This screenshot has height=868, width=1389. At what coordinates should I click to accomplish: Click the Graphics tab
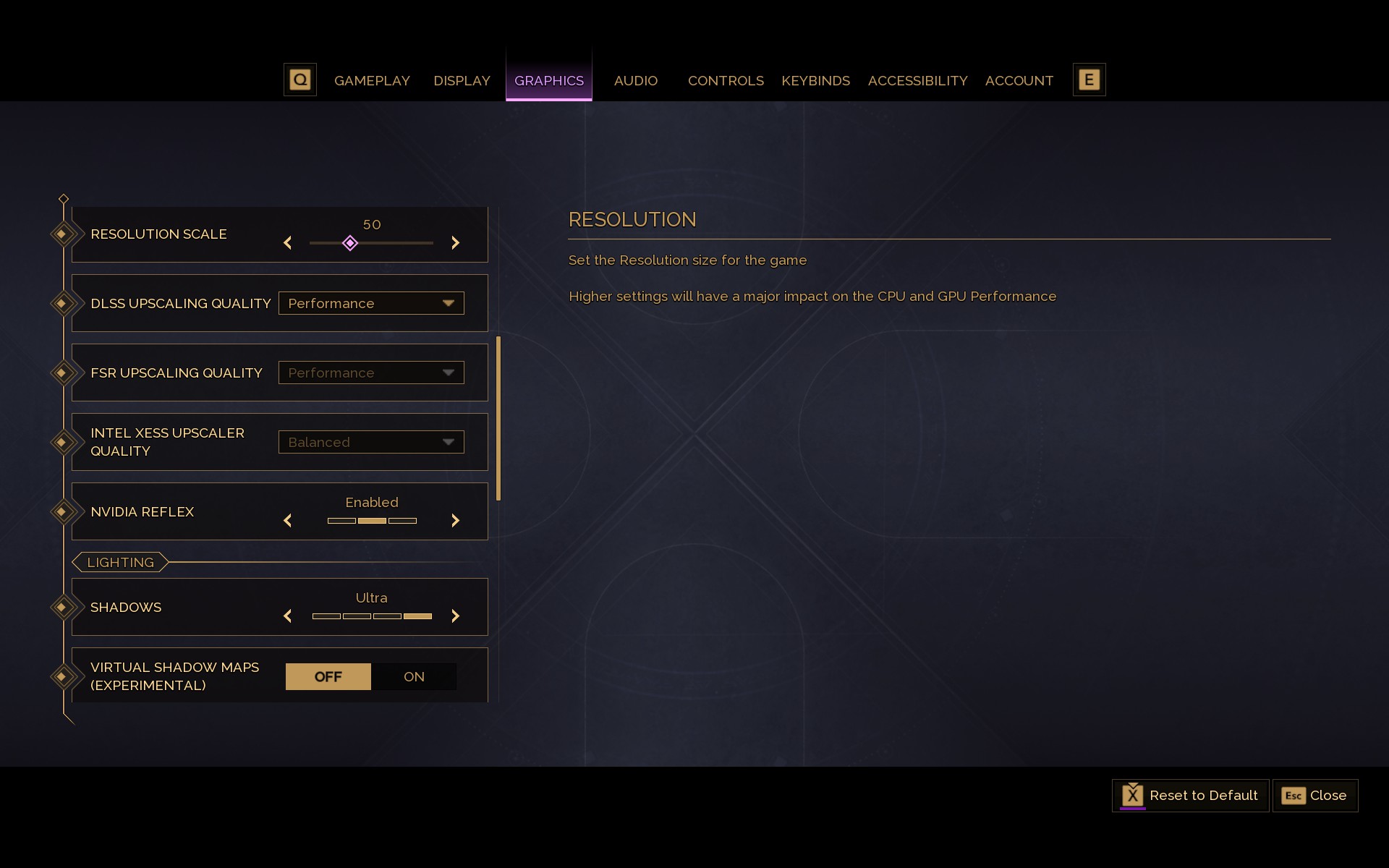548,80
